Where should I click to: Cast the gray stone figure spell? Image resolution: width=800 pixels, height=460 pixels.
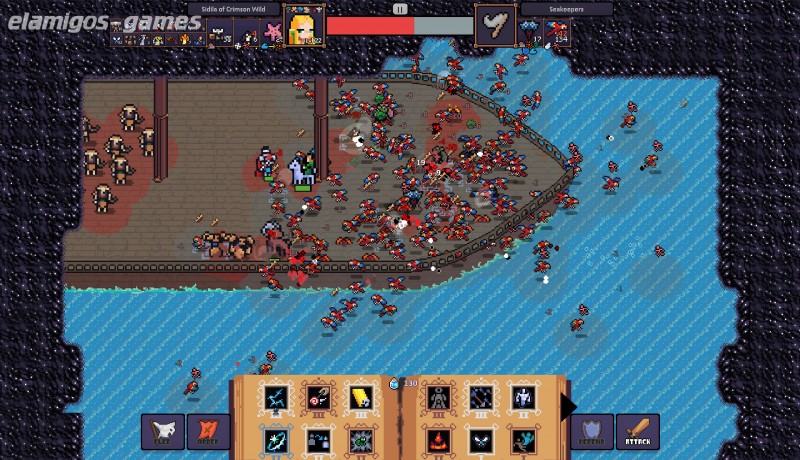tap(438, 397)
